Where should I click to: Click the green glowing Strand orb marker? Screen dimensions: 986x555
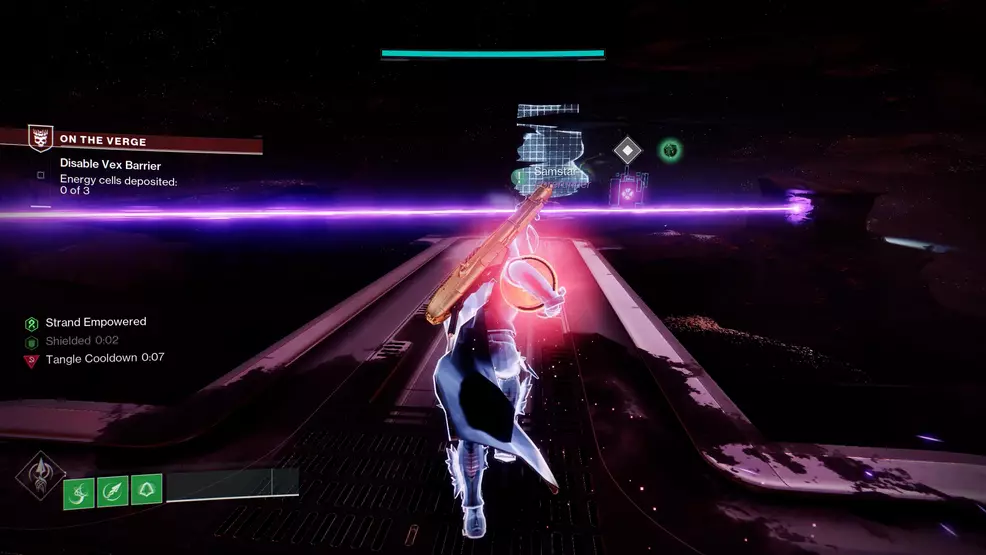point(670,151)
